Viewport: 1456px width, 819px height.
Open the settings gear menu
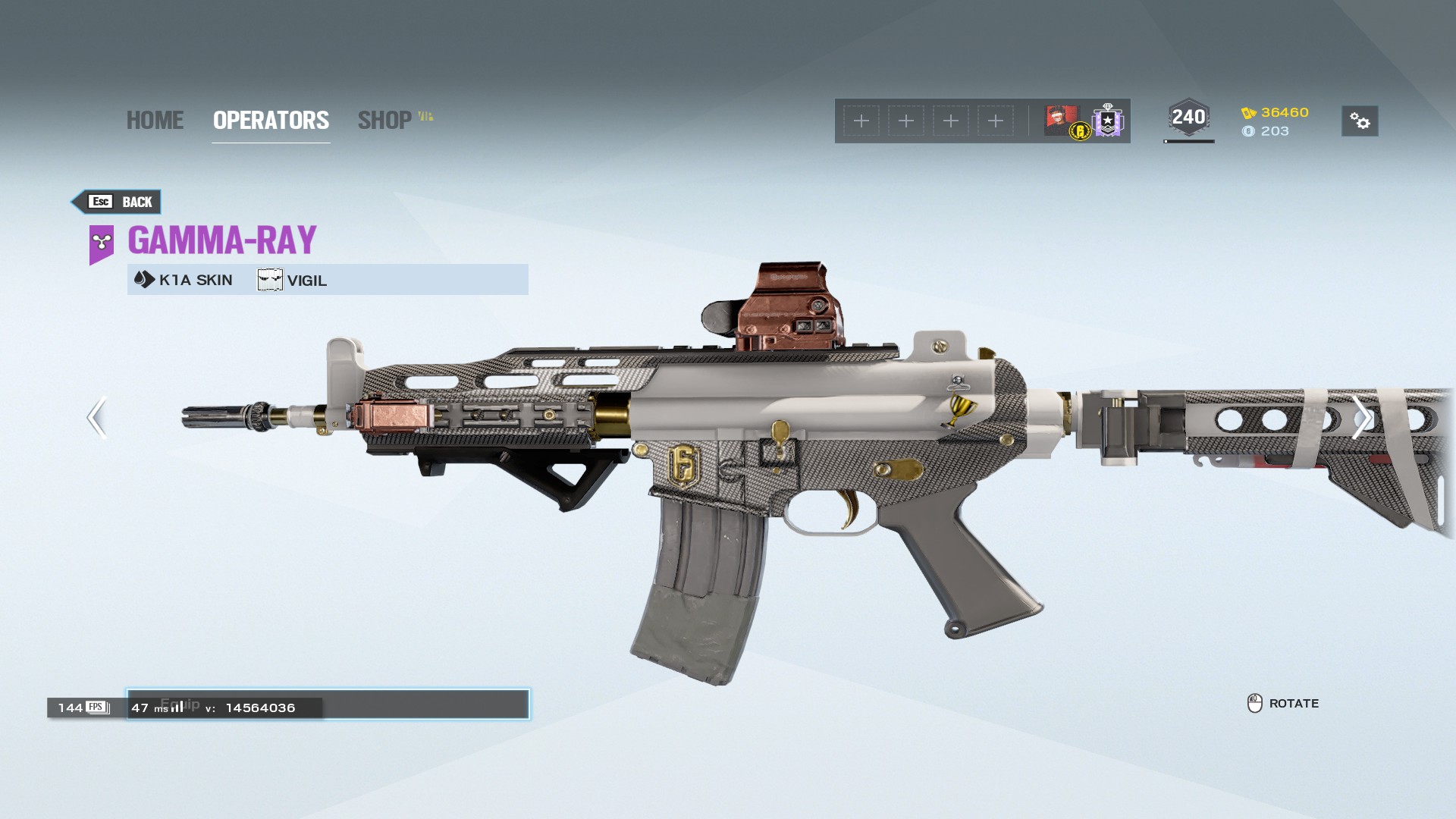coord(1359,121)
